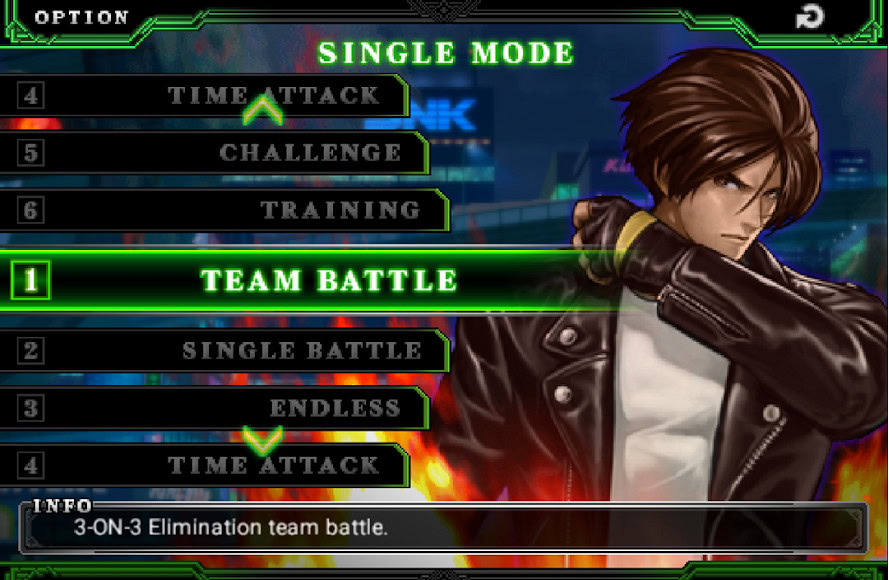Open the Option menu
The height and width of the screenshot is (580, 889).
81,17
